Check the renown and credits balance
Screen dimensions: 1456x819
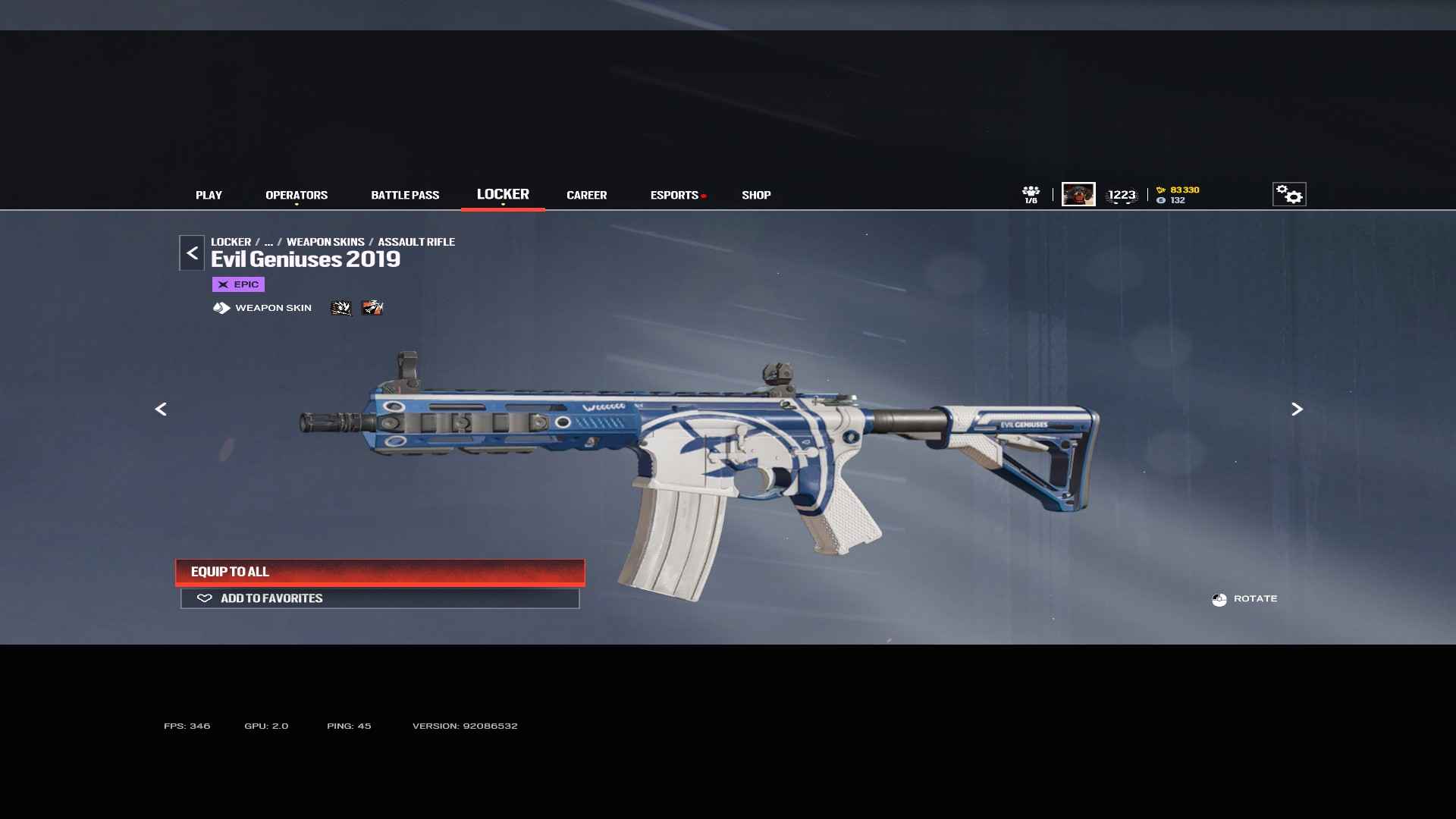click(x=1178, y=195)
